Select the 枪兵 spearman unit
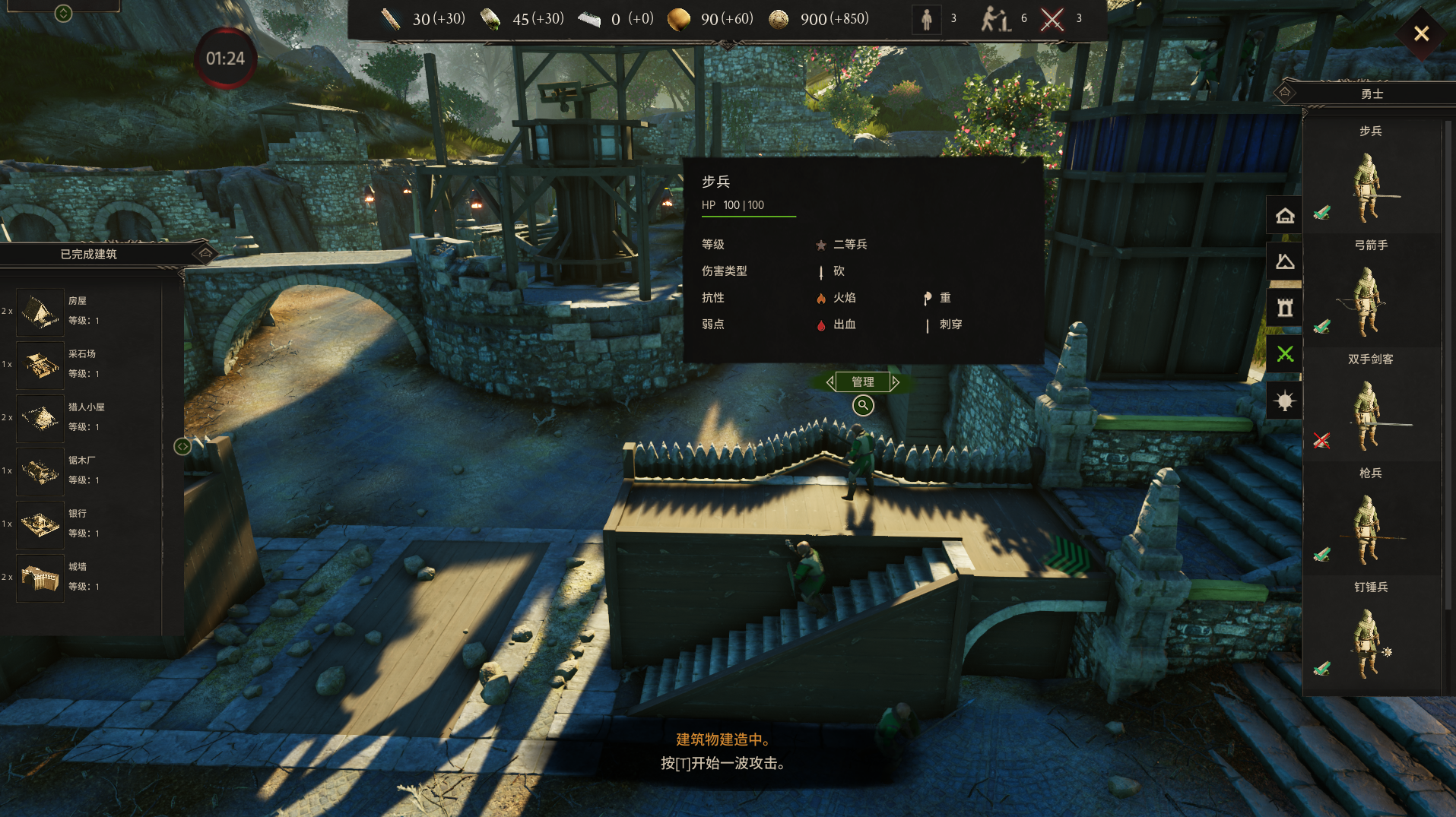This screenshot has height=817, width=1456. 1369,529
